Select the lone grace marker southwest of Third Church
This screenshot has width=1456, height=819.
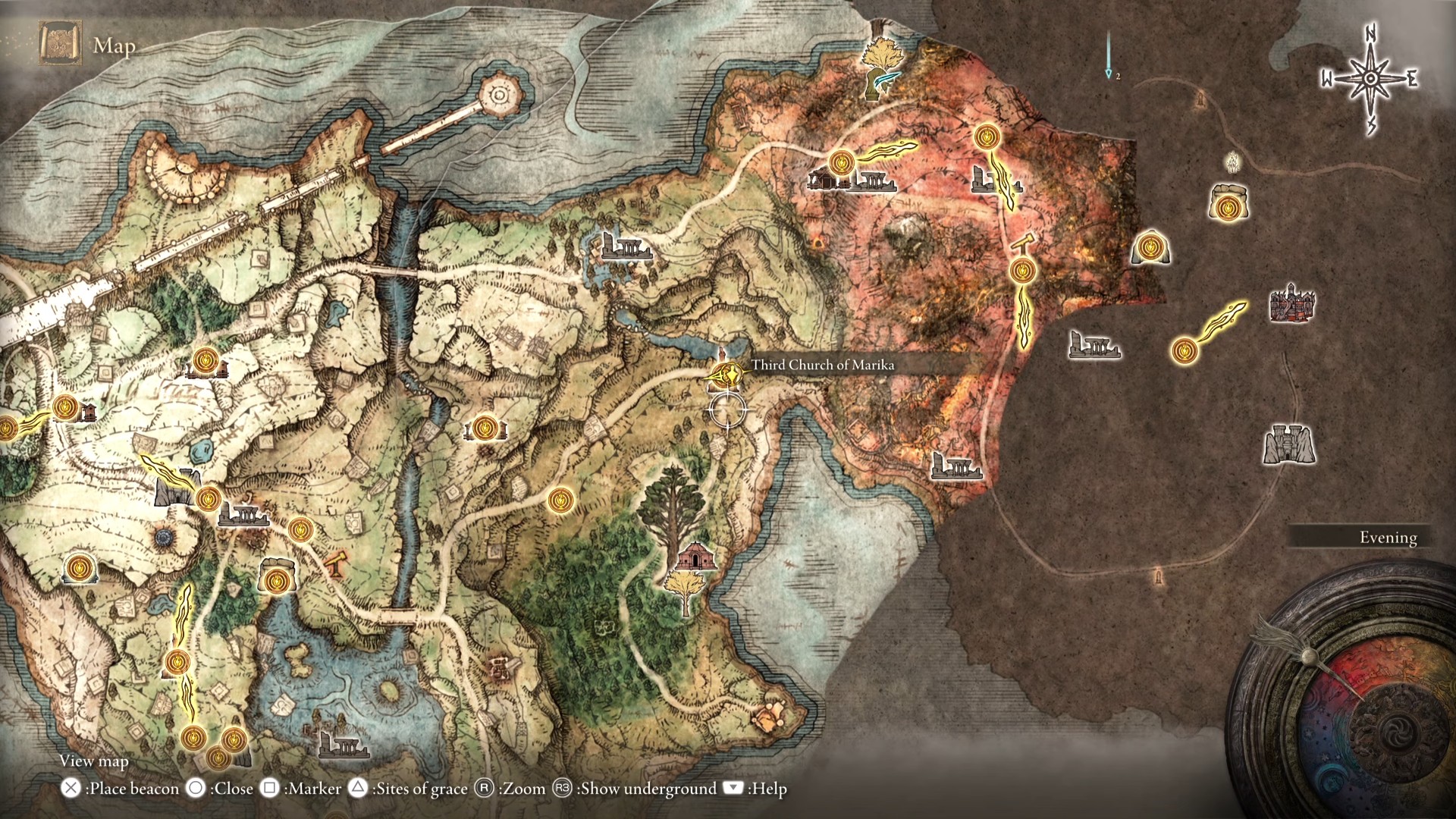click(561, 500)
